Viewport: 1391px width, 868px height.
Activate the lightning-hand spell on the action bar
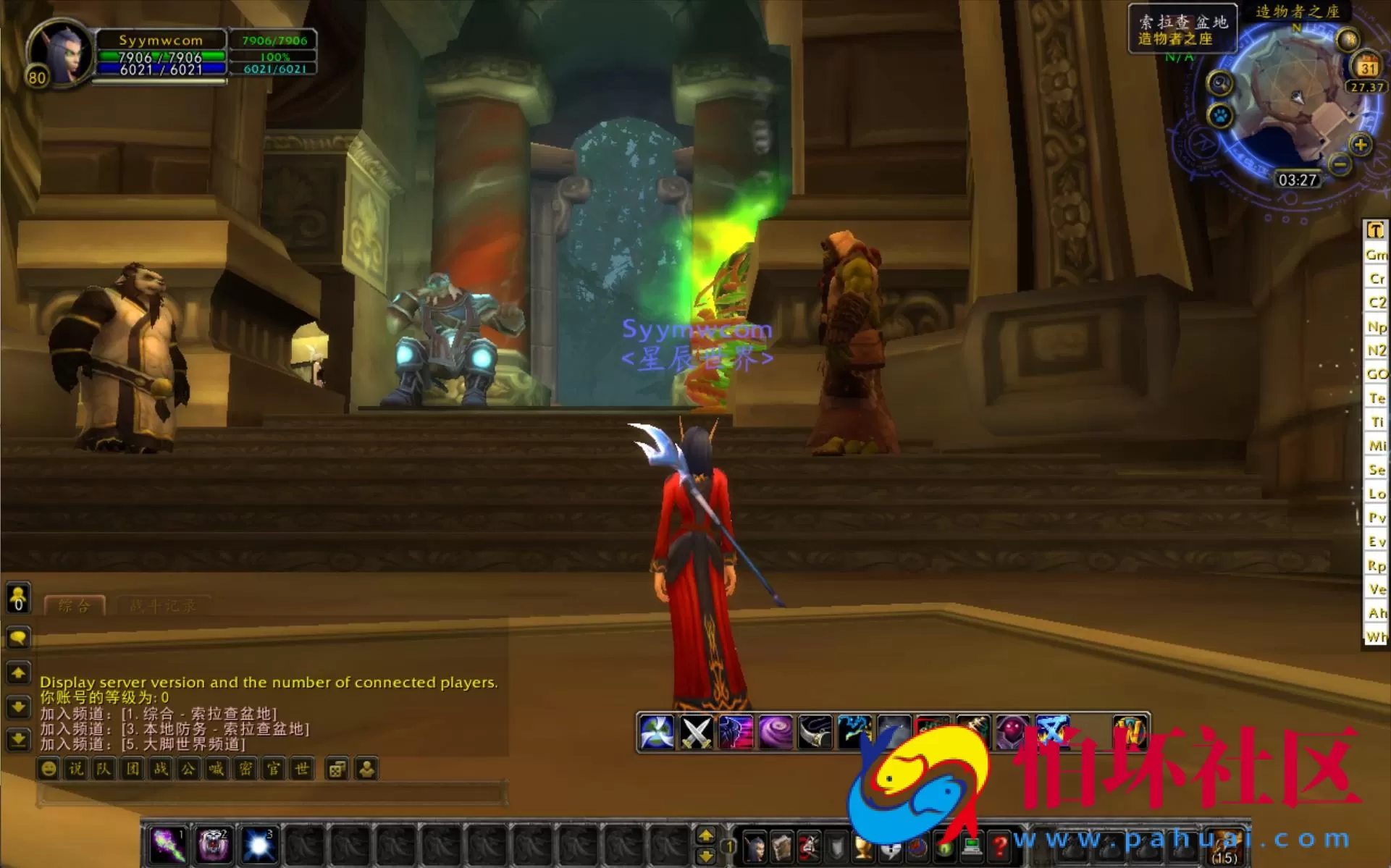(854, 728)
